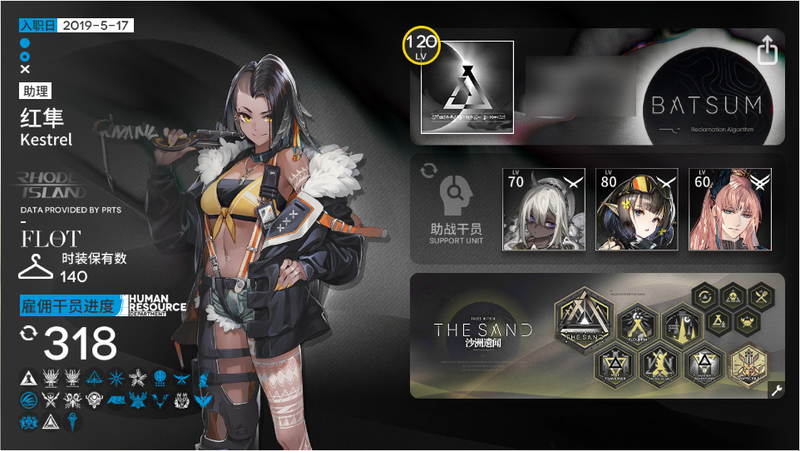
Task: Refresh the support unit list
Action: tap(430, 171)
